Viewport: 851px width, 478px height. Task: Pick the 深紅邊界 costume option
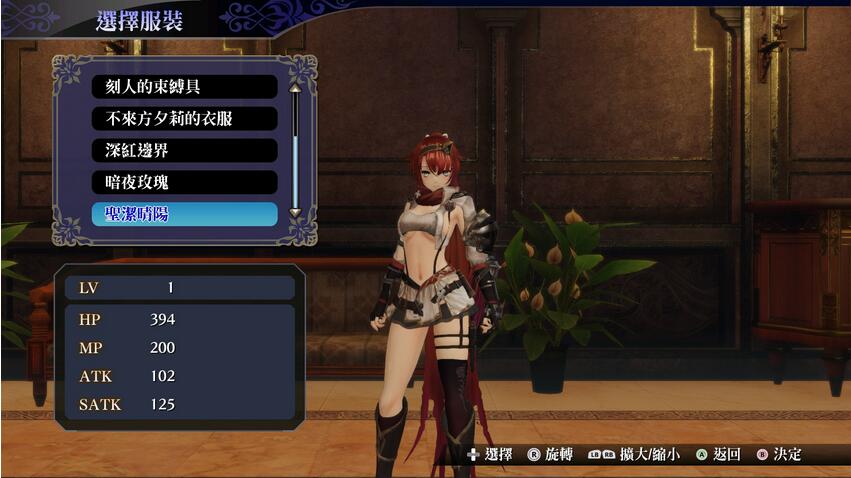pos(184,151)
